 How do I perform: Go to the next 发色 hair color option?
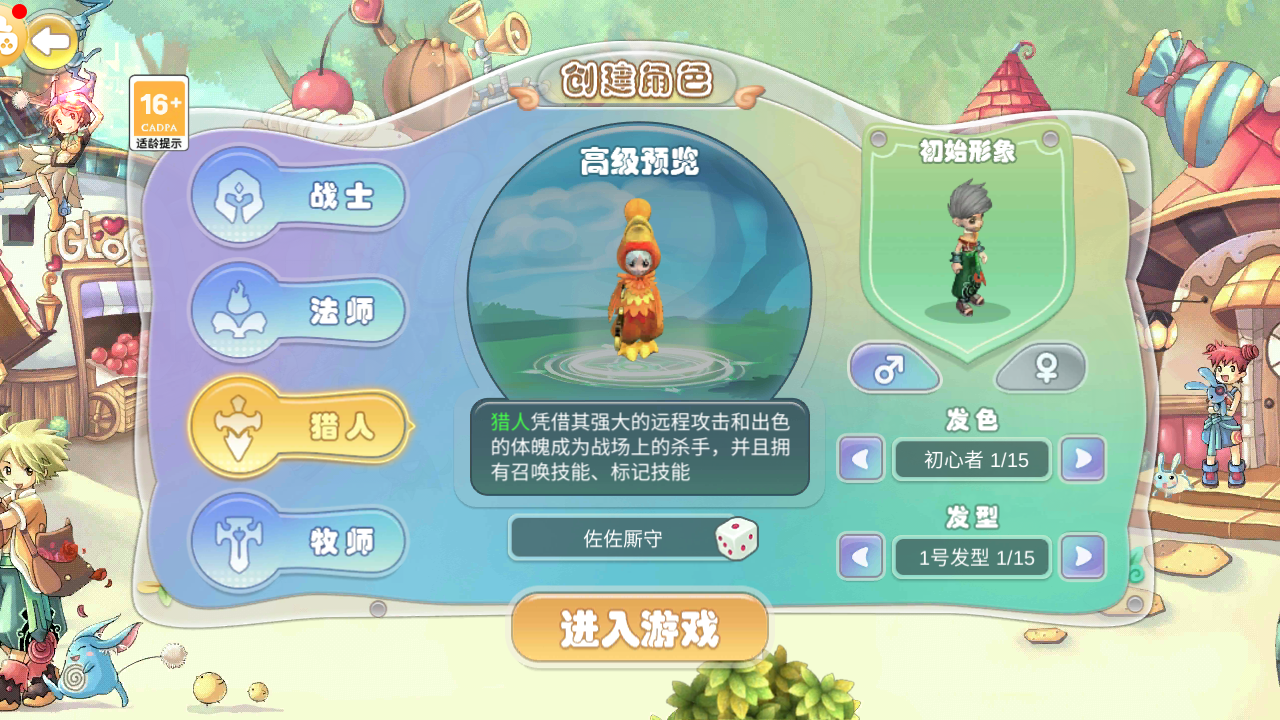point(1082,460)
